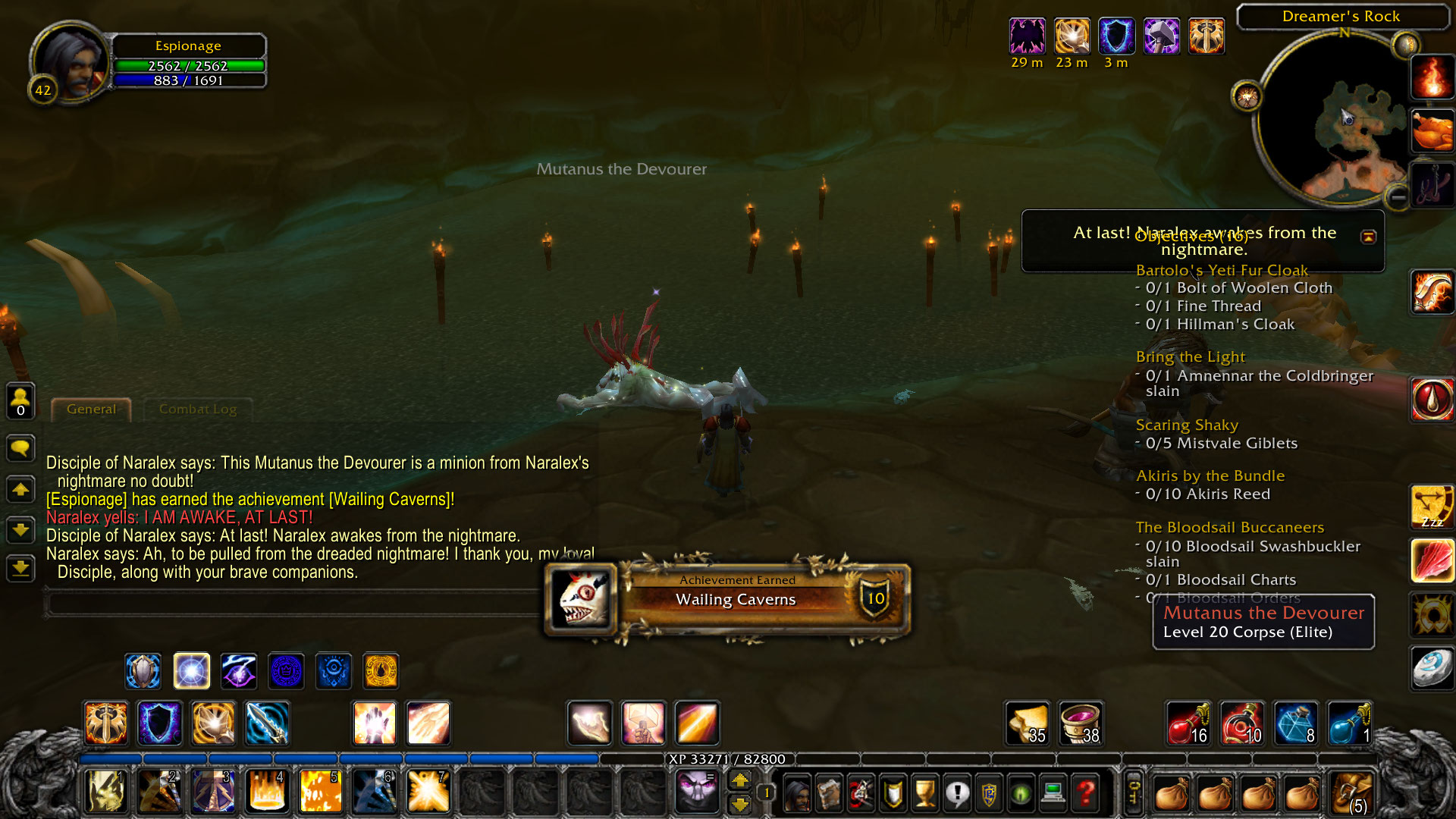Viewport: 1456px width, 819px height.
Task: Zoom out the minimap with the minus button
Action: click(1399, 196)
